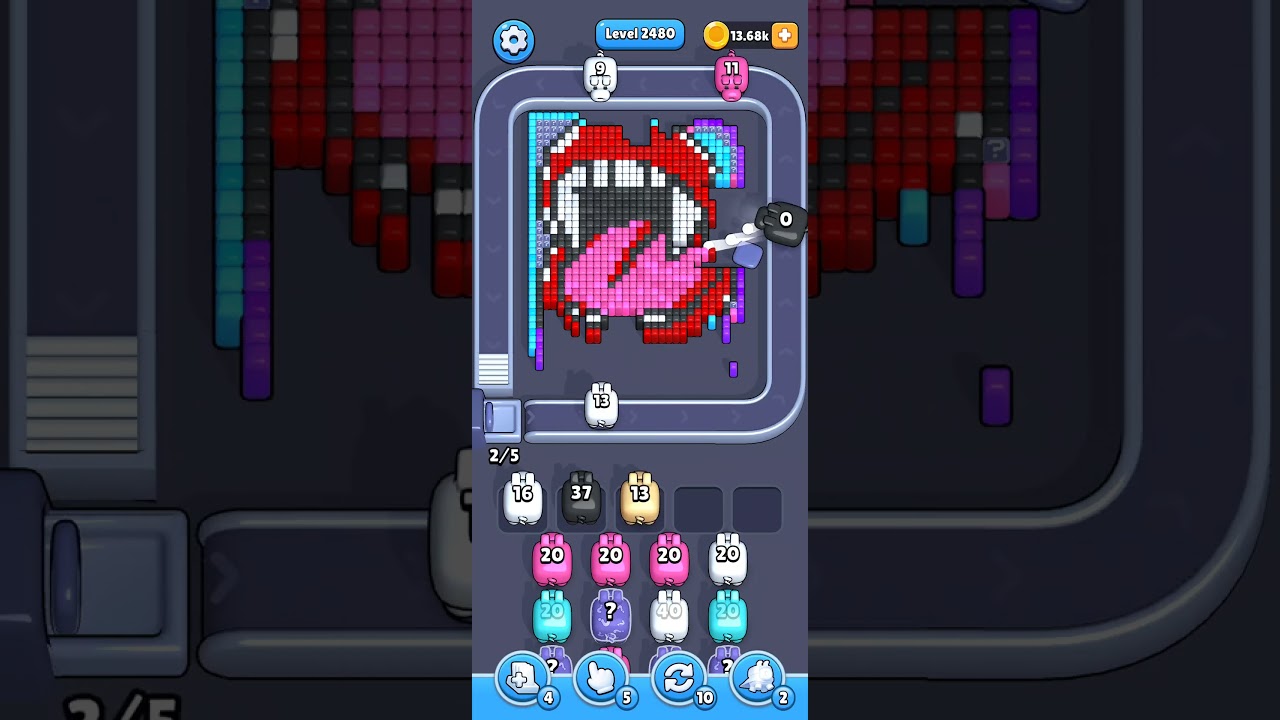Screen dimensions: 1280x720
Task: Tap the plus to buy more coins
Action: tap(786, 36)
